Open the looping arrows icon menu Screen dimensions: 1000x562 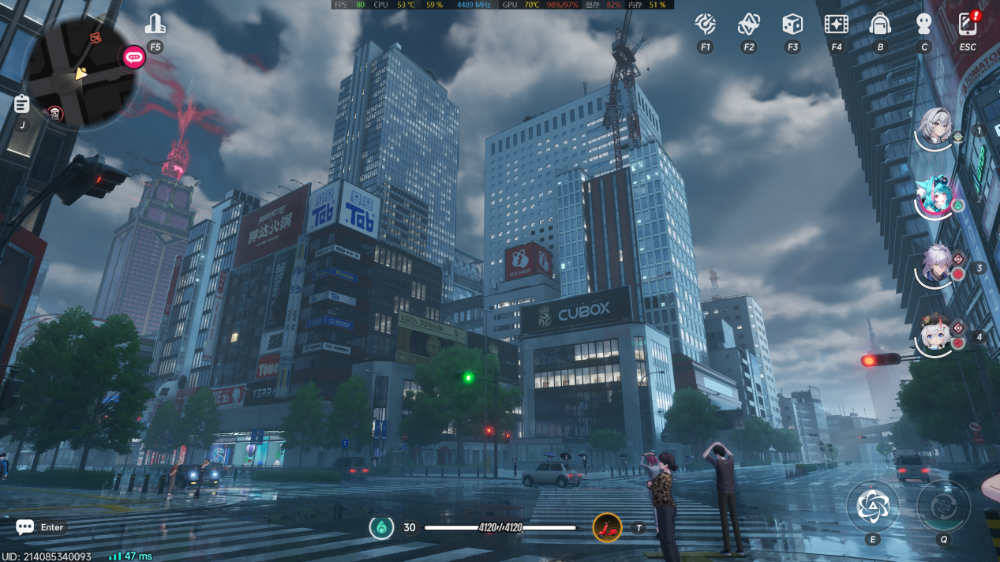749,24
